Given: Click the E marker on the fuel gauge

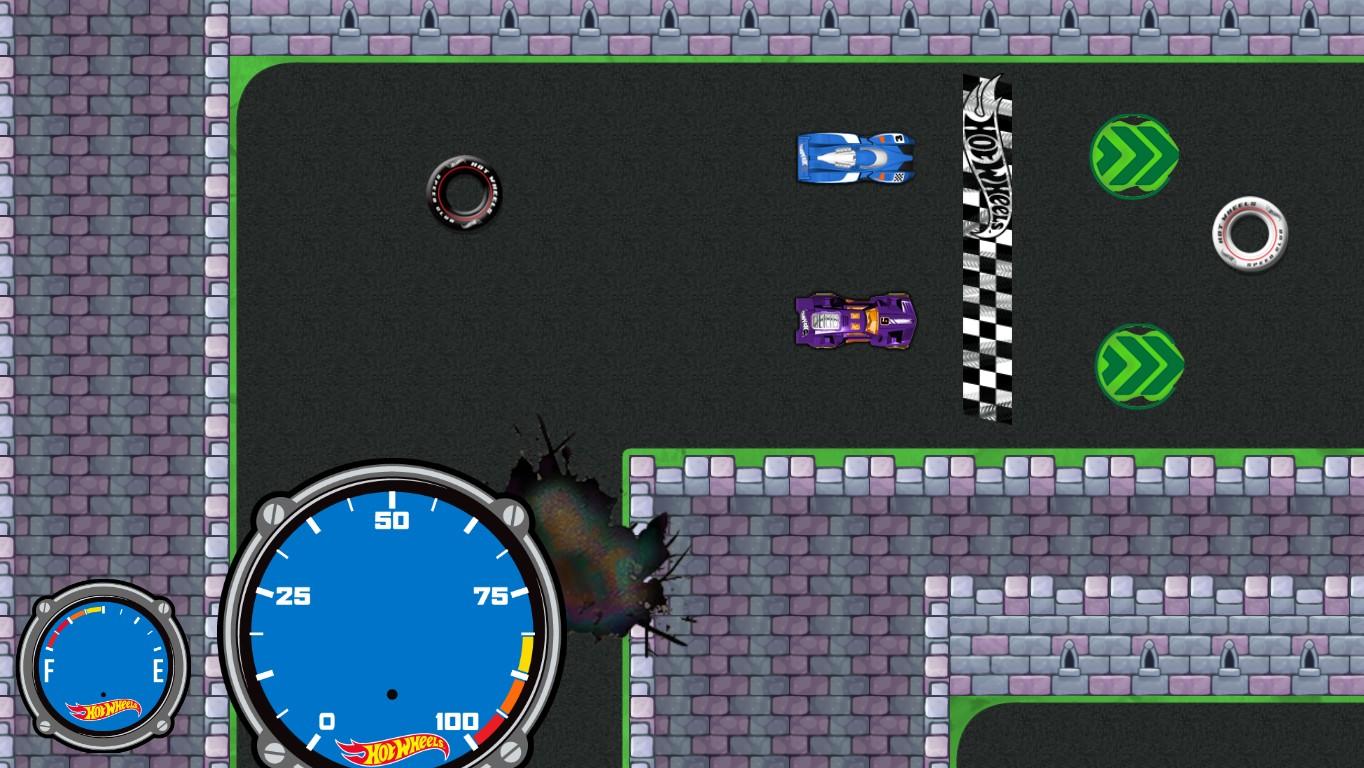Looking at the screenshot, I should pos(158,668).
